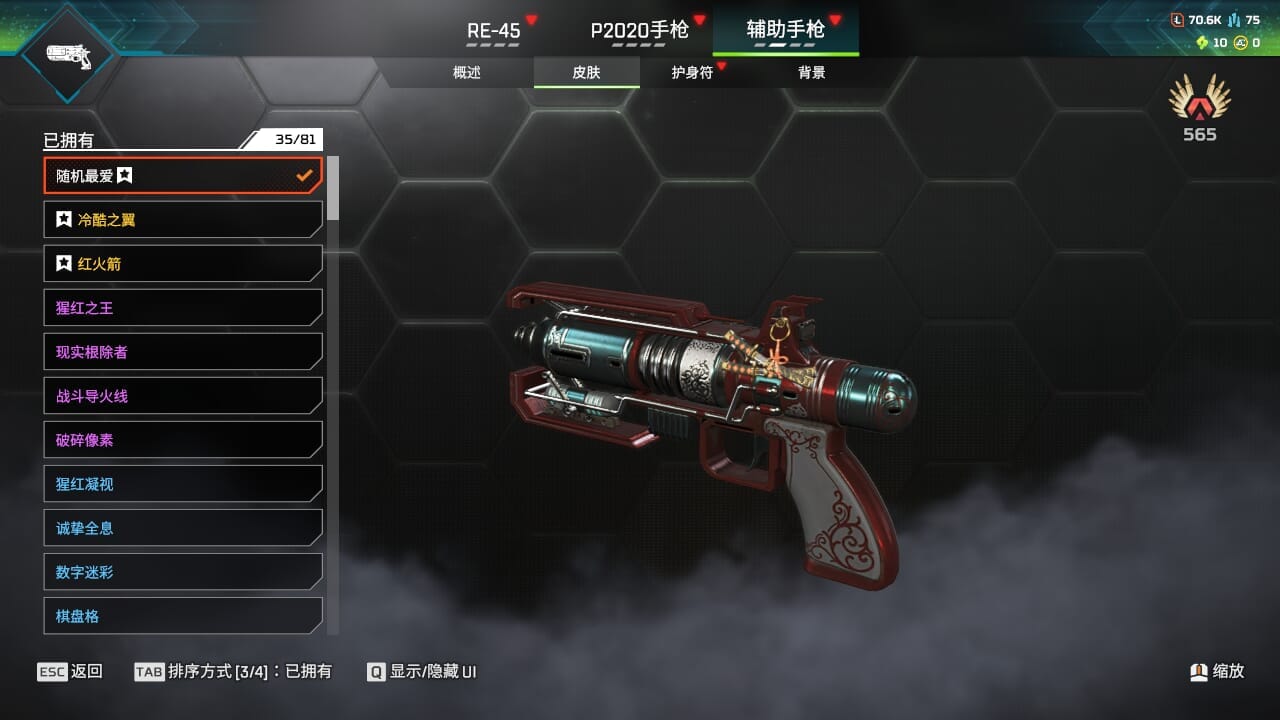Open the 背景 tab
This screenshot has height=720, width=1280.
[811, 72]
